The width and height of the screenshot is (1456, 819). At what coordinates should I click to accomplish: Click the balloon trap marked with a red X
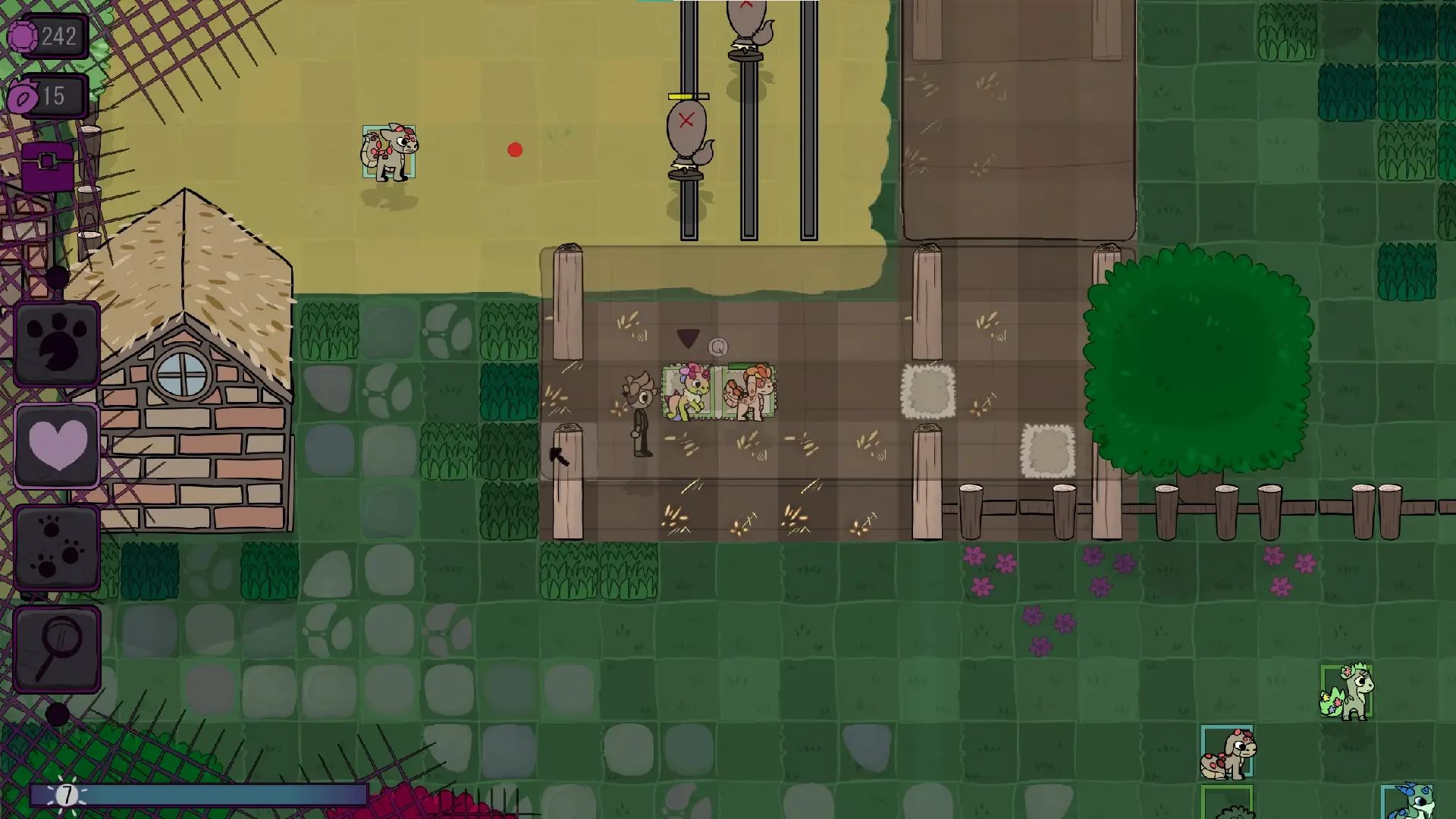(x=686, y=125)
